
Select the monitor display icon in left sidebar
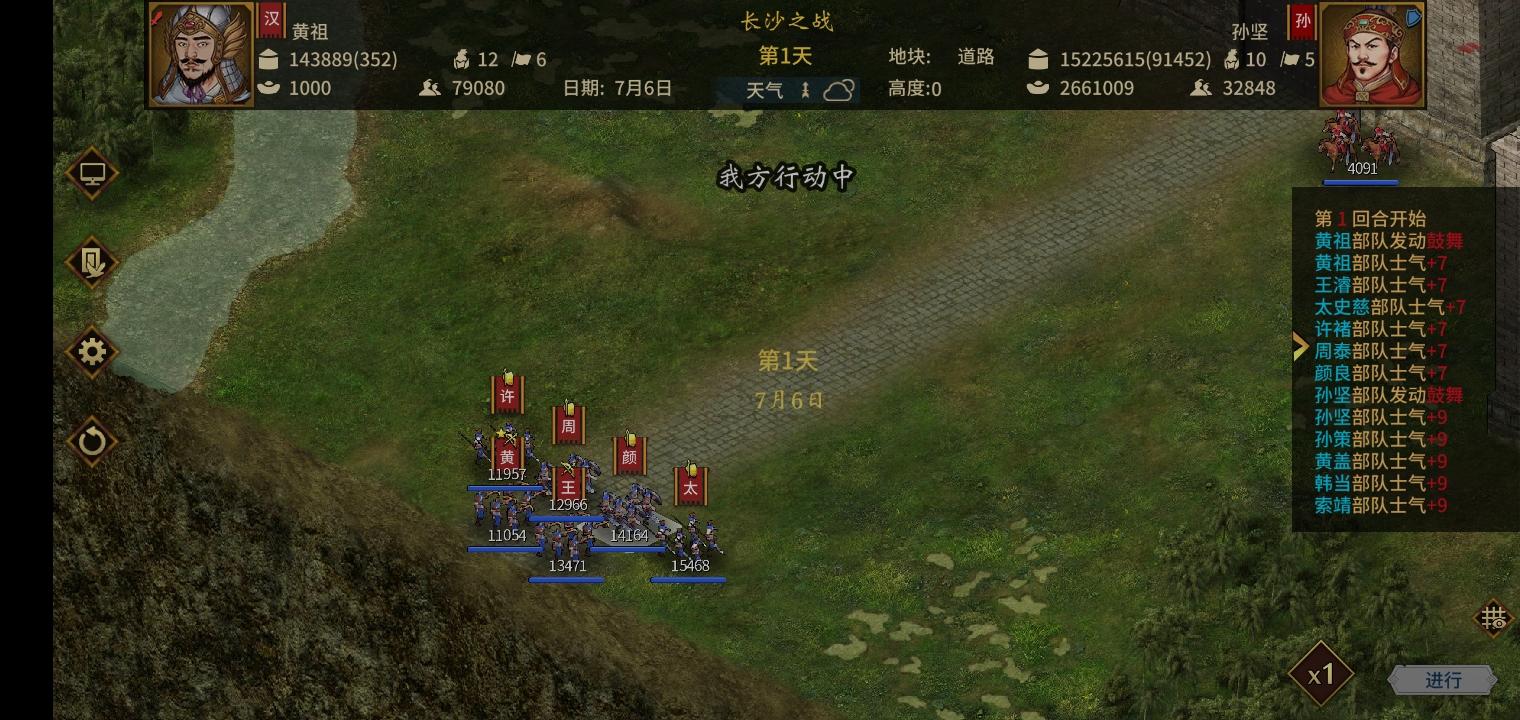point(92,173)
